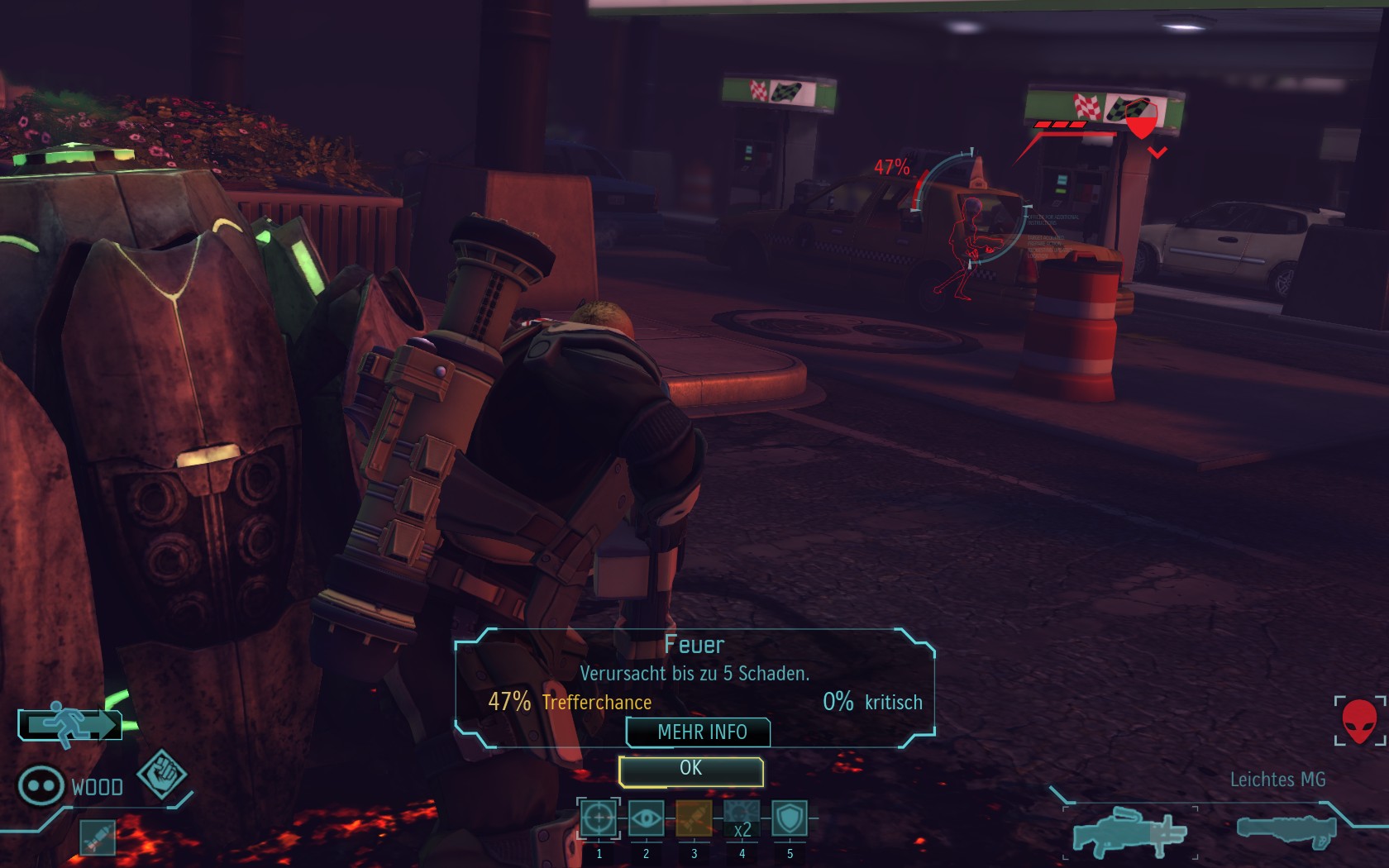The width and height of the screenshot is (1389, 868).
Task: Use the grenade ability marked x2
Action: pos(742,819)
